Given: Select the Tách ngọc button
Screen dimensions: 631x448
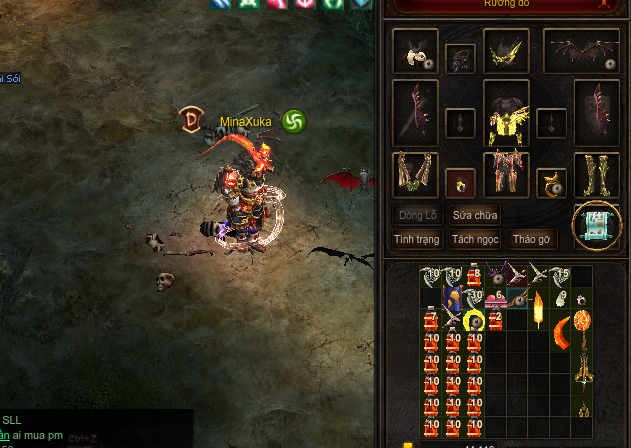Looking at the screenshot, I should click(475, 239).
